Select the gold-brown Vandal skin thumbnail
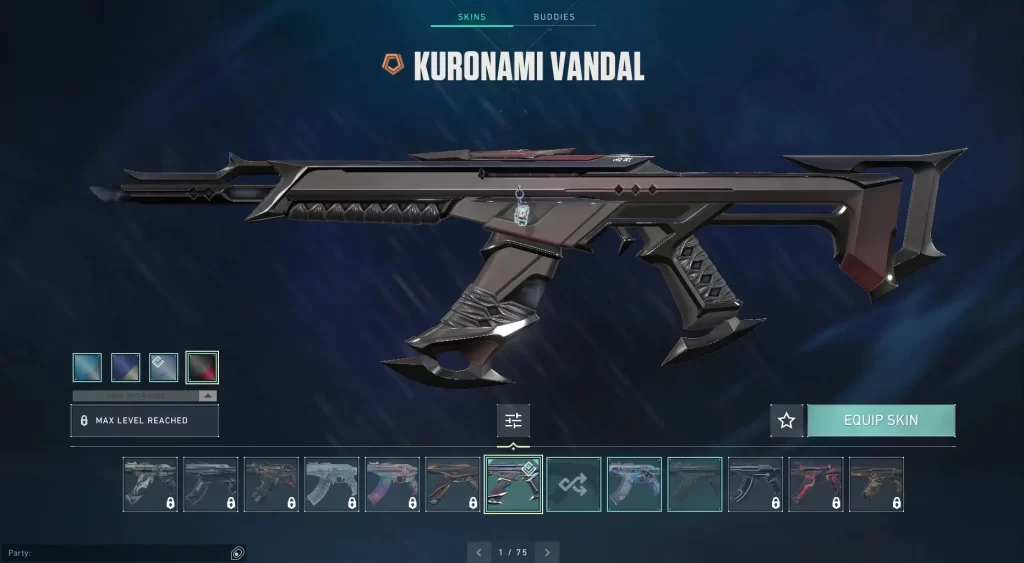 [876, 484]
